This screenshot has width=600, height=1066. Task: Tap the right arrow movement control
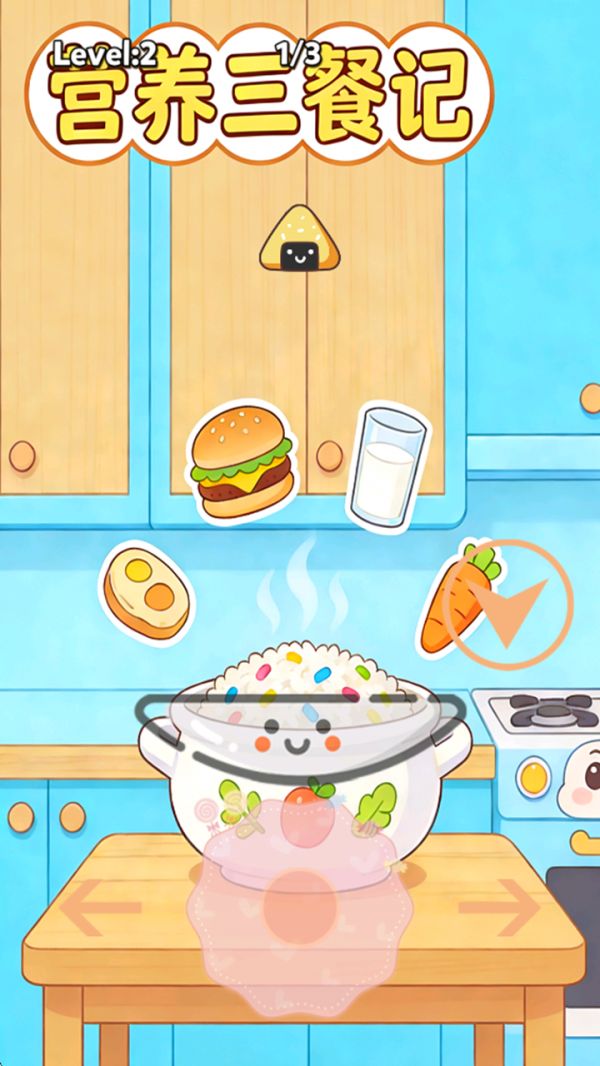click(499, 906)
